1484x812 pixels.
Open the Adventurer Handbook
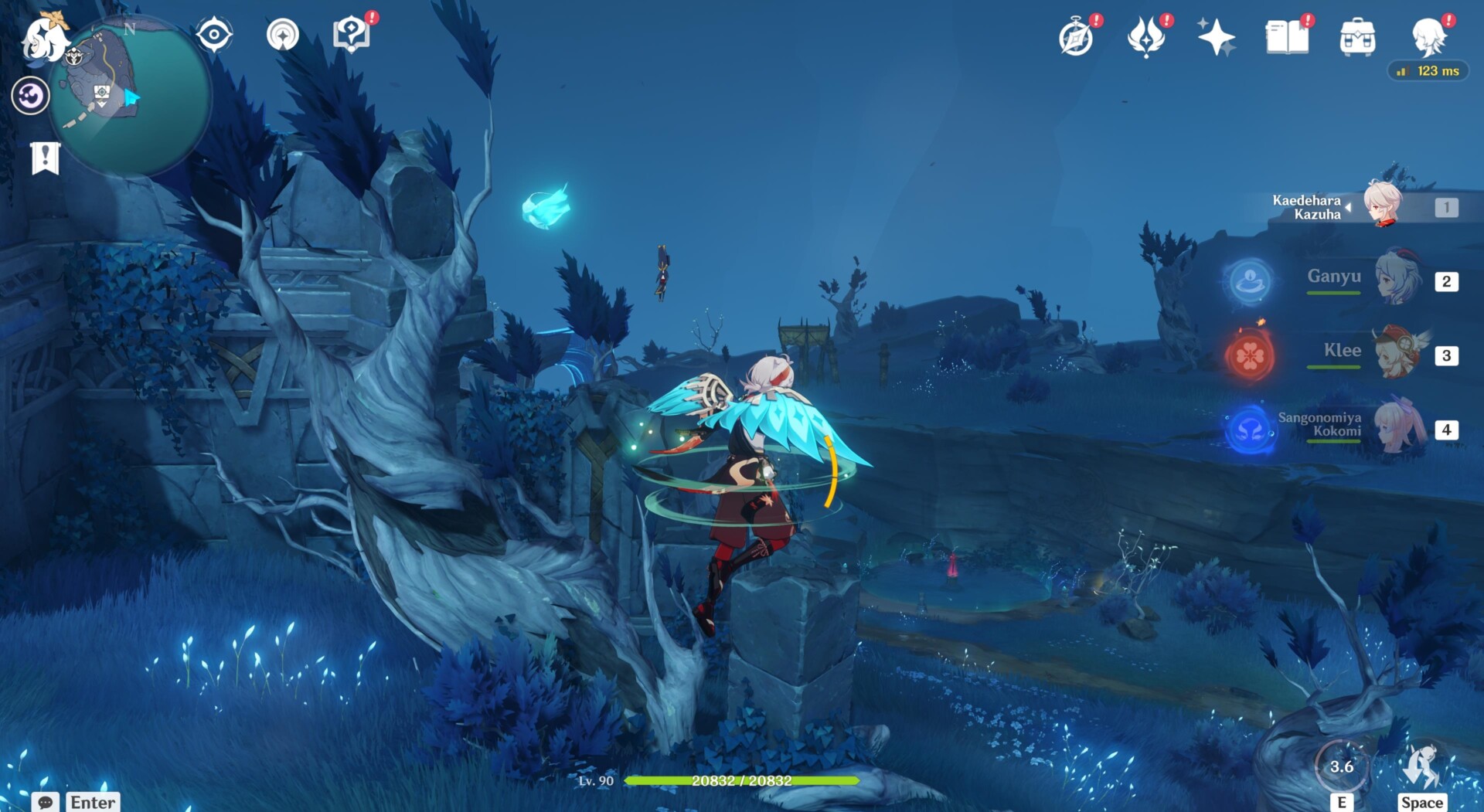(x=1077, y=37)
